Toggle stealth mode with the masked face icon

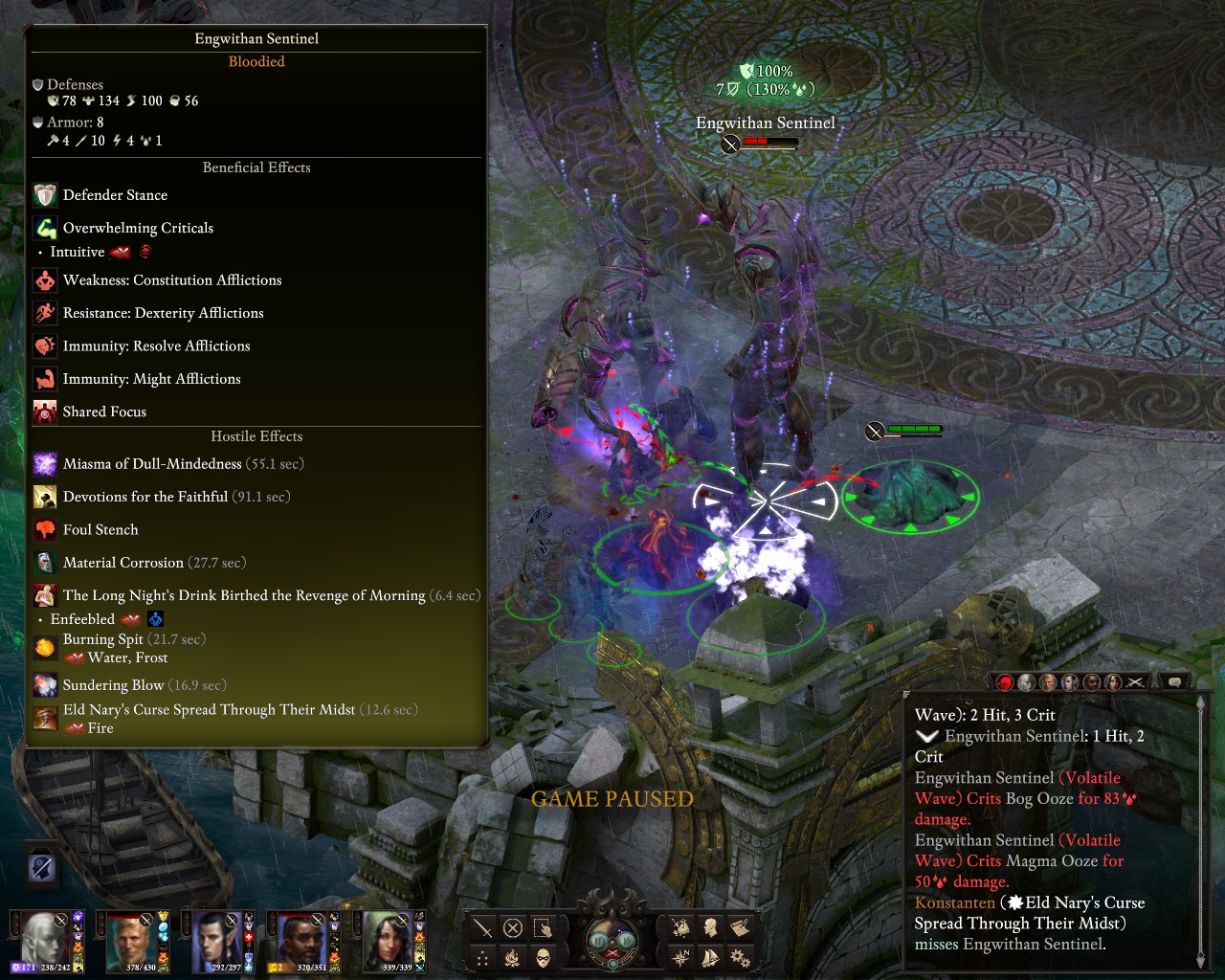[x=543, y=958]
